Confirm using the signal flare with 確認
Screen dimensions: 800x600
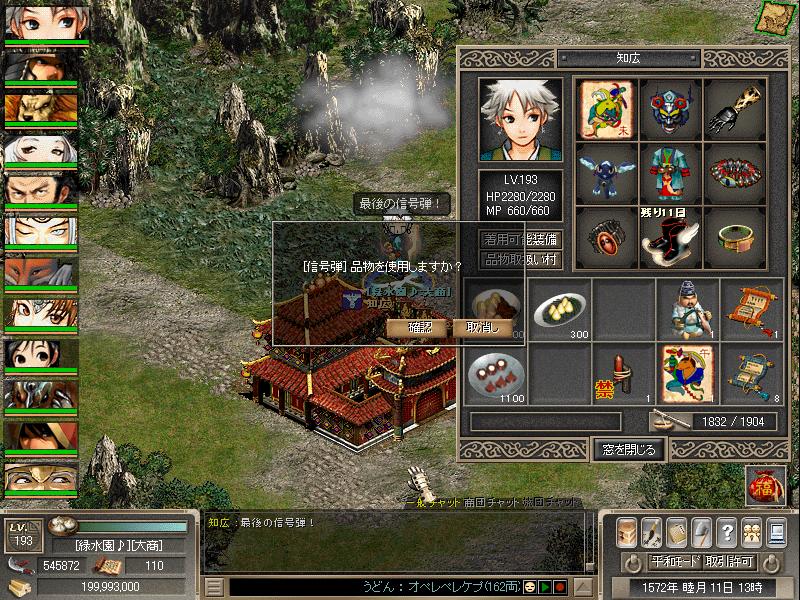(x=421, y=327)
